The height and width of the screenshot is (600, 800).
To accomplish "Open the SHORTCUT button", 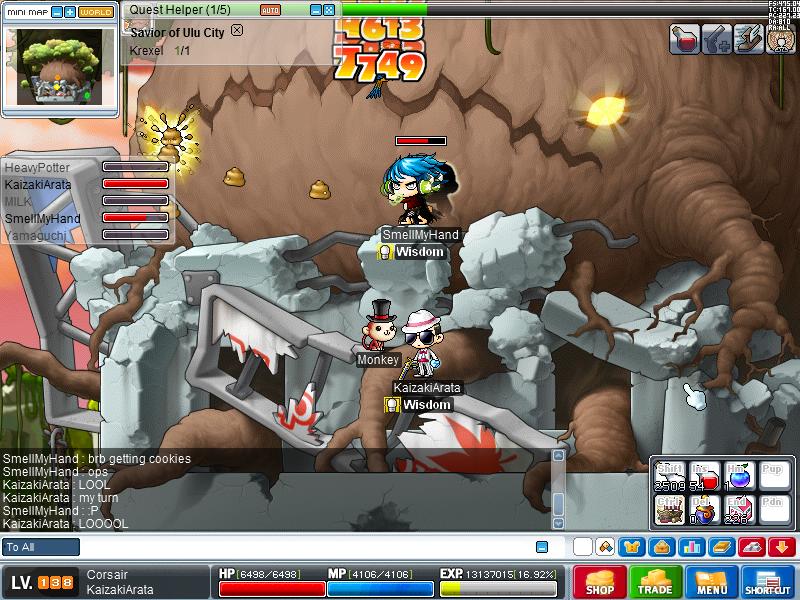I will pos(768,582).
